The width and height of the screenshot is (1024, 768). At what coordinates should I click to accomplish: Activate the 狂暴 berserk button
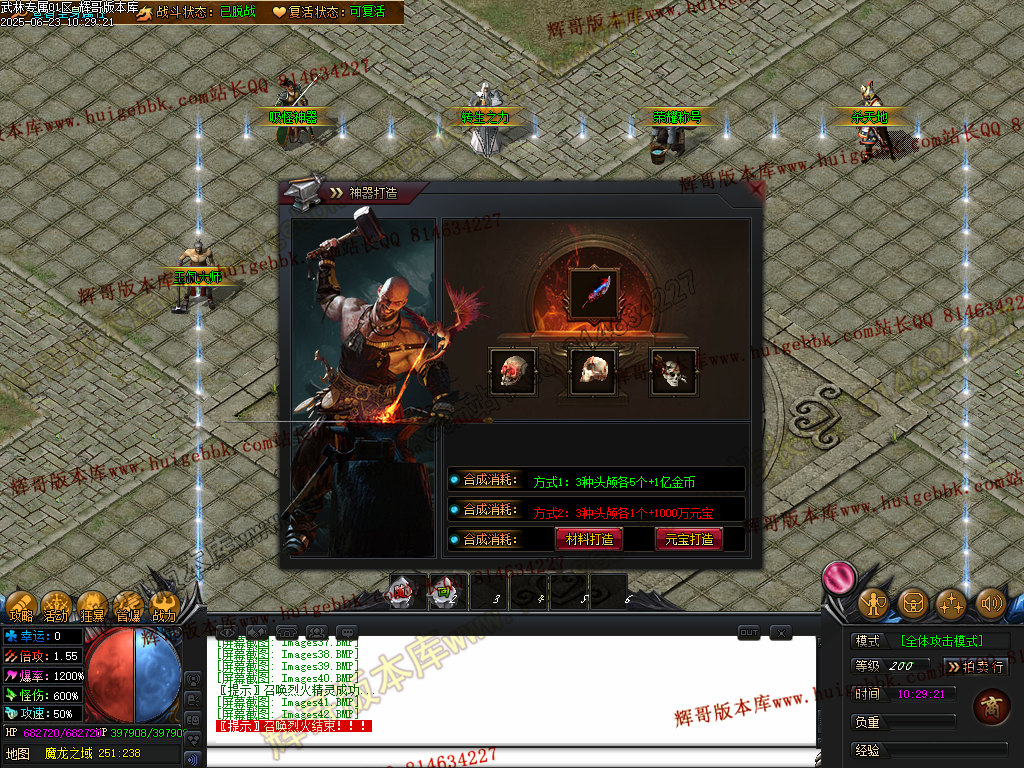92,606
